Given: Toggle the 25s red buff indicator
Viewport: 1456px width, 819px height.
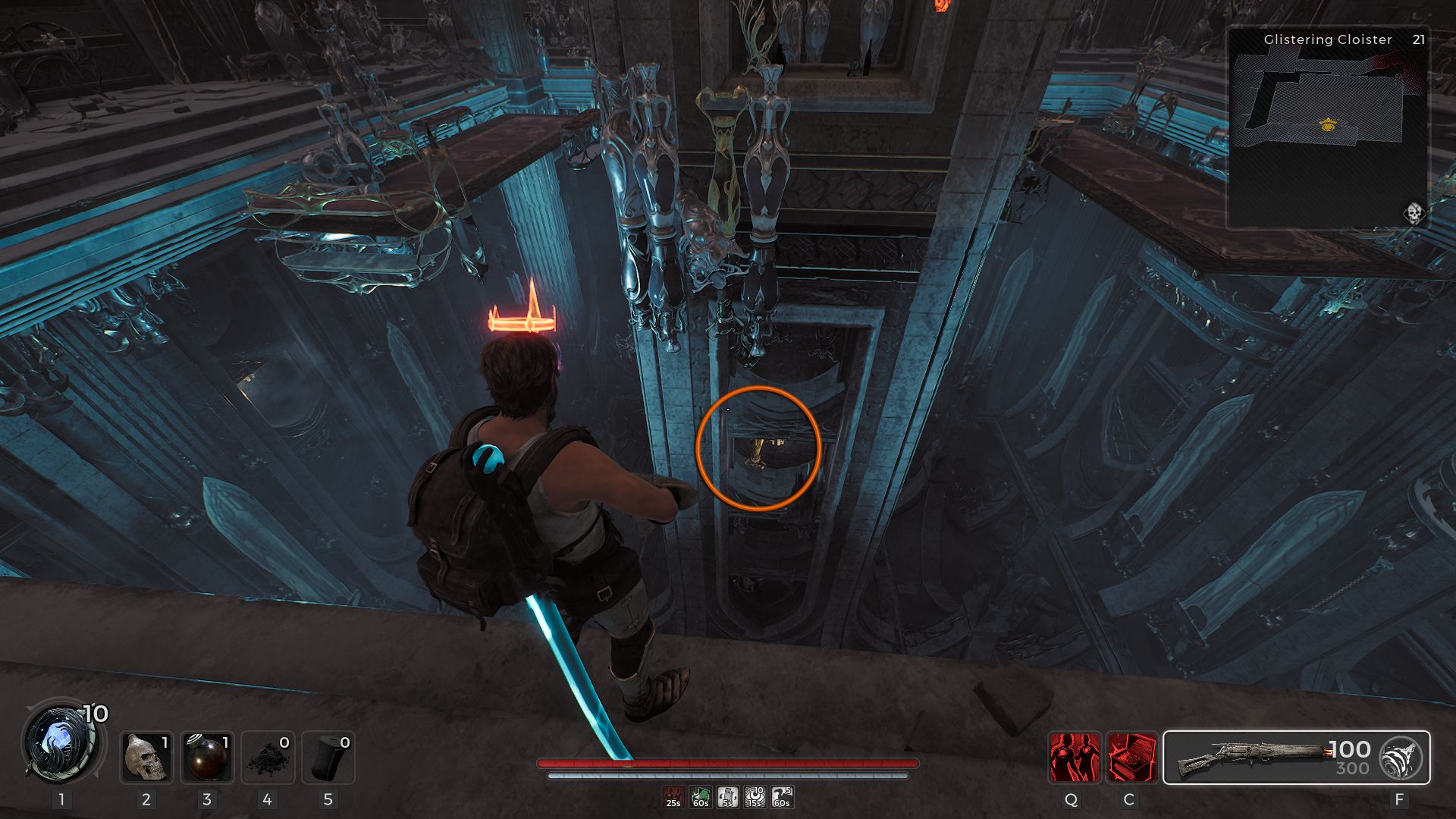Looking at the screenshot, I should (673, 795).
